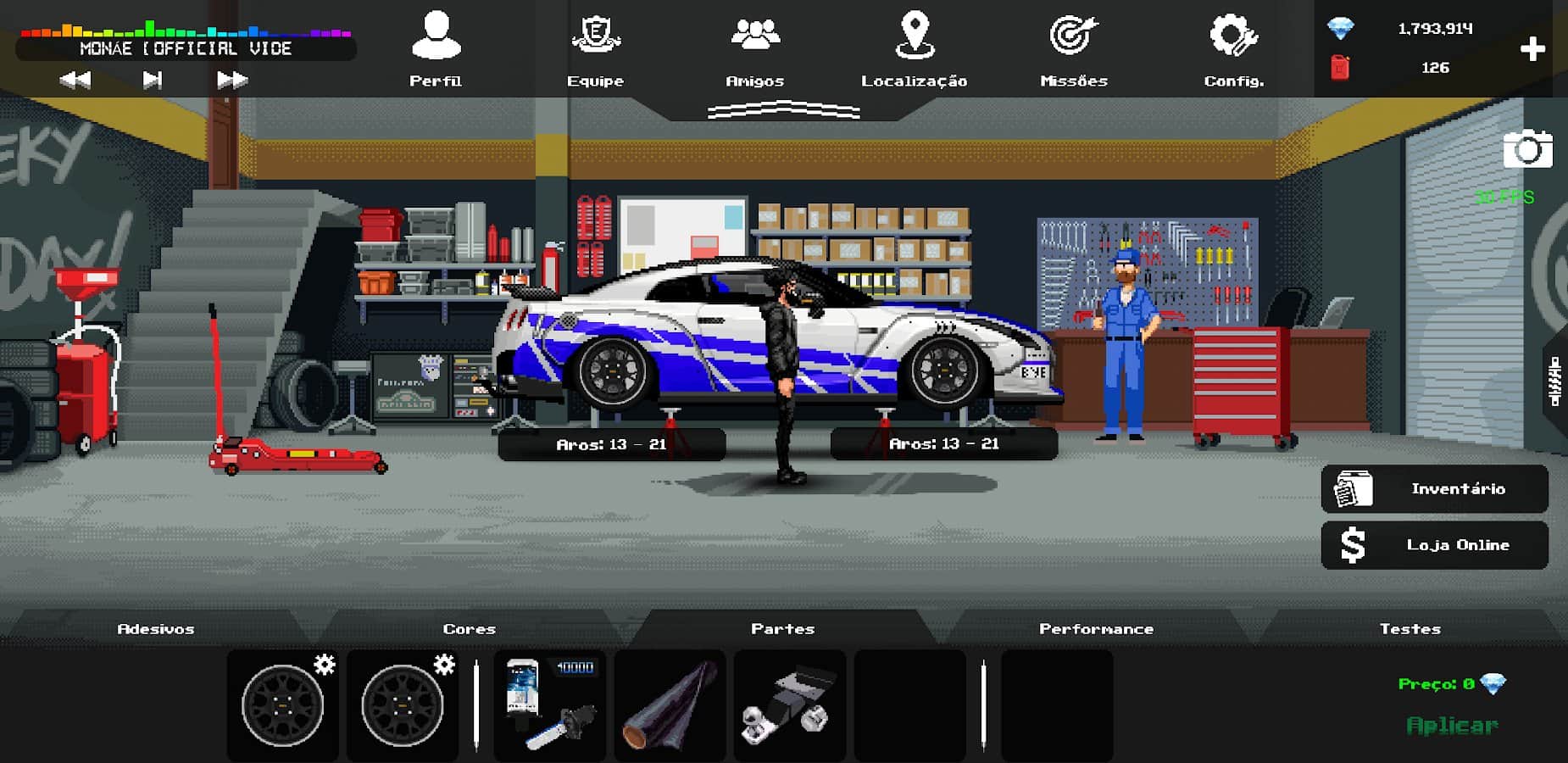1568x763 pixels.
Task: Switch to the Adesivos tab
Action: 156,629
